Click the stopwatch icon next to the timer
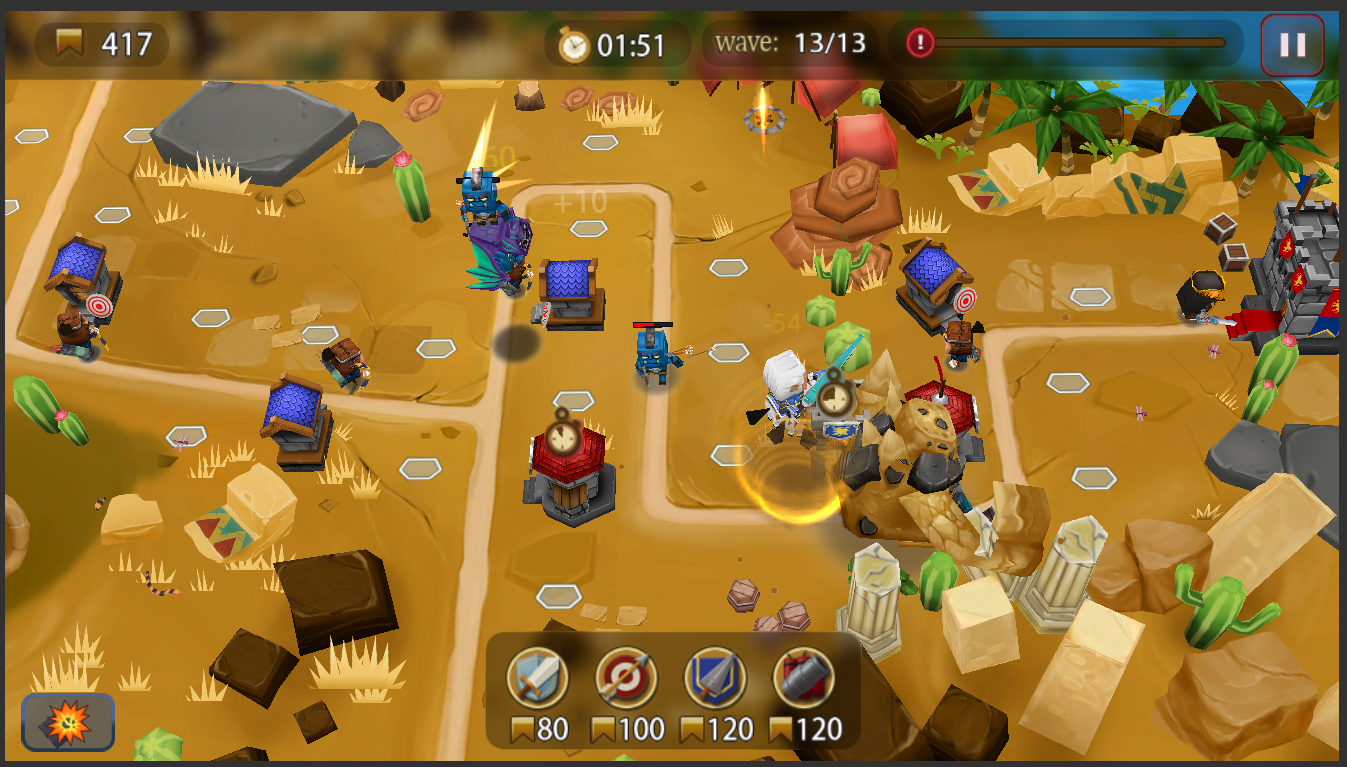The height and width of the screenshot is (767, 1347). point(572,44)
